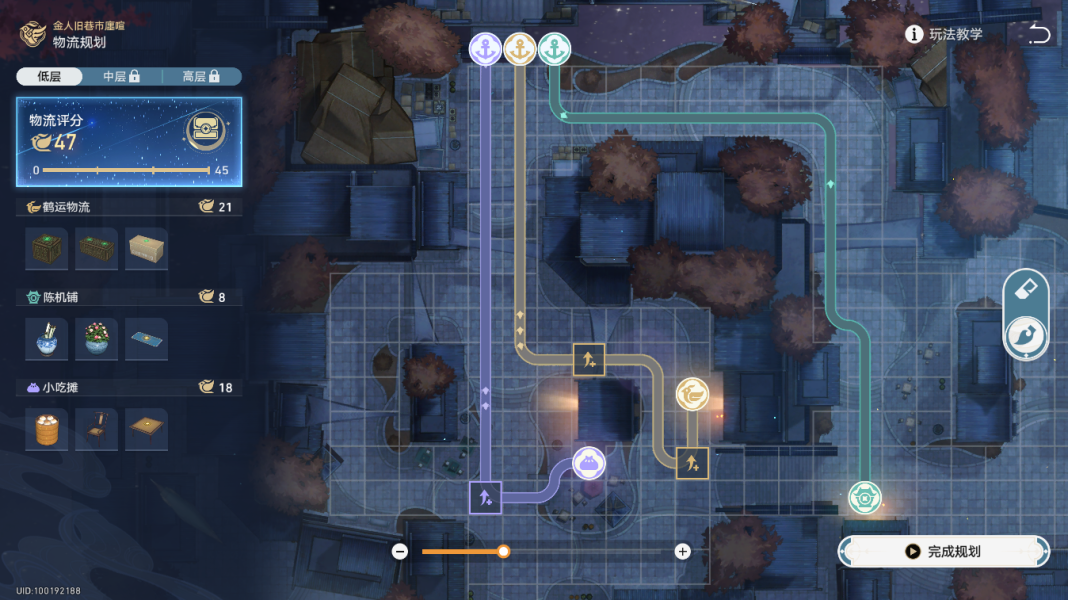Zoom out with the minus button
This screenshot has width=1068, height=600.
pyautogui.click(x=400, y=551)
